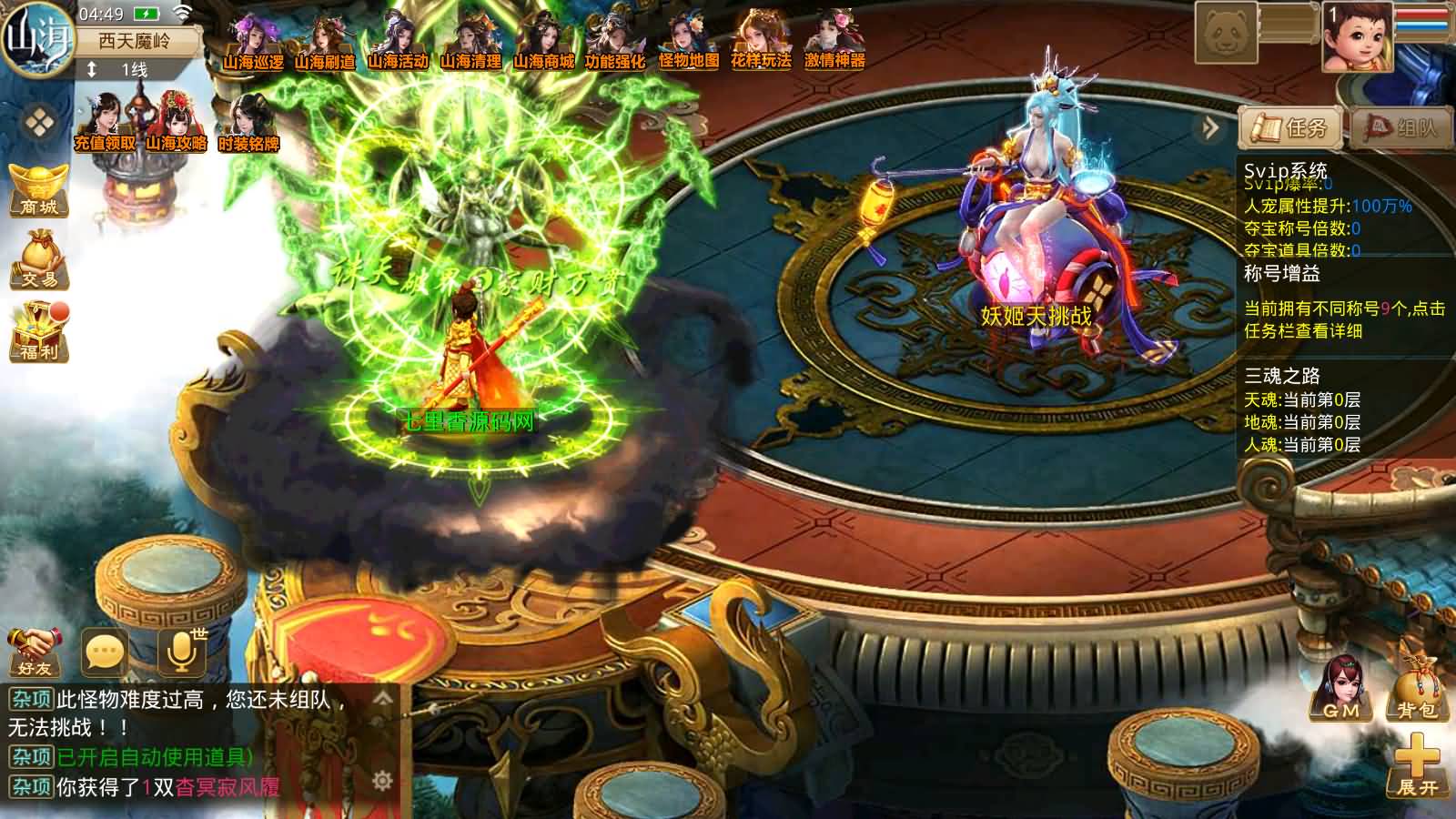Open the 山海攻略 guide
This screenshot has width=1456, height=819.
pos(176,124)
